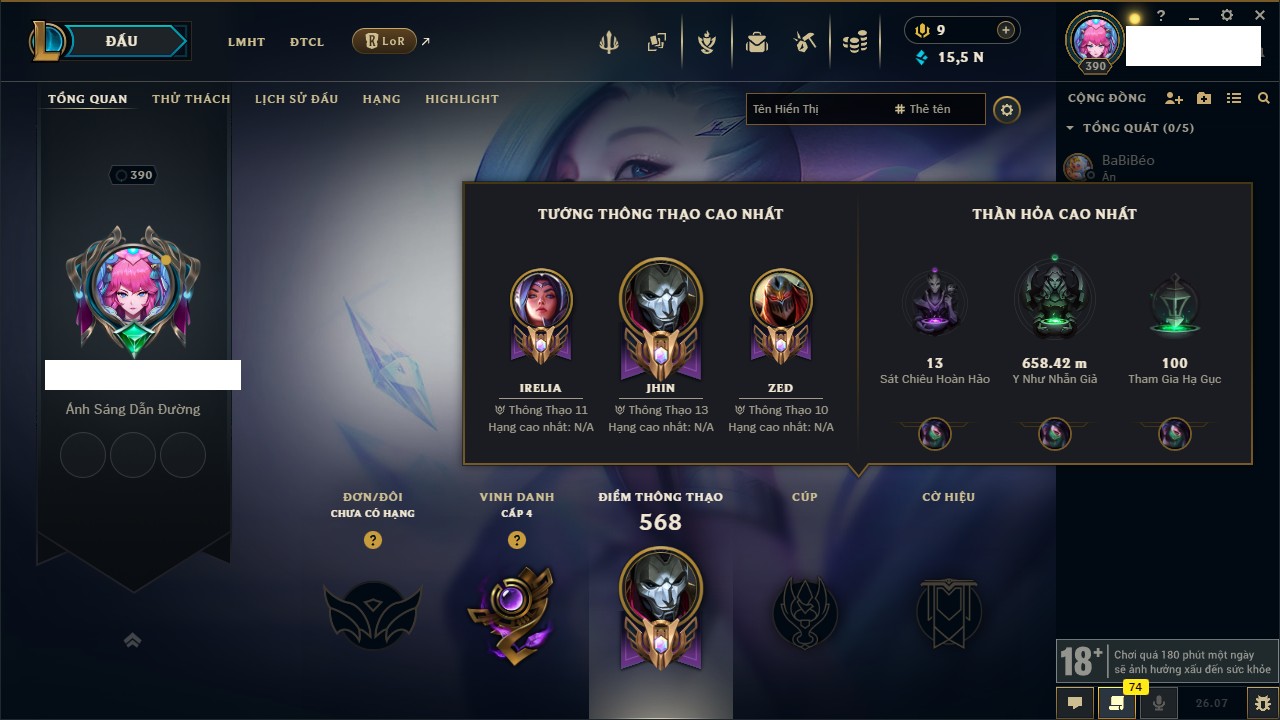Launch the LoR link button
Image resolution: width=1280 pixels, height=720 pixels.
coord(385,41)
